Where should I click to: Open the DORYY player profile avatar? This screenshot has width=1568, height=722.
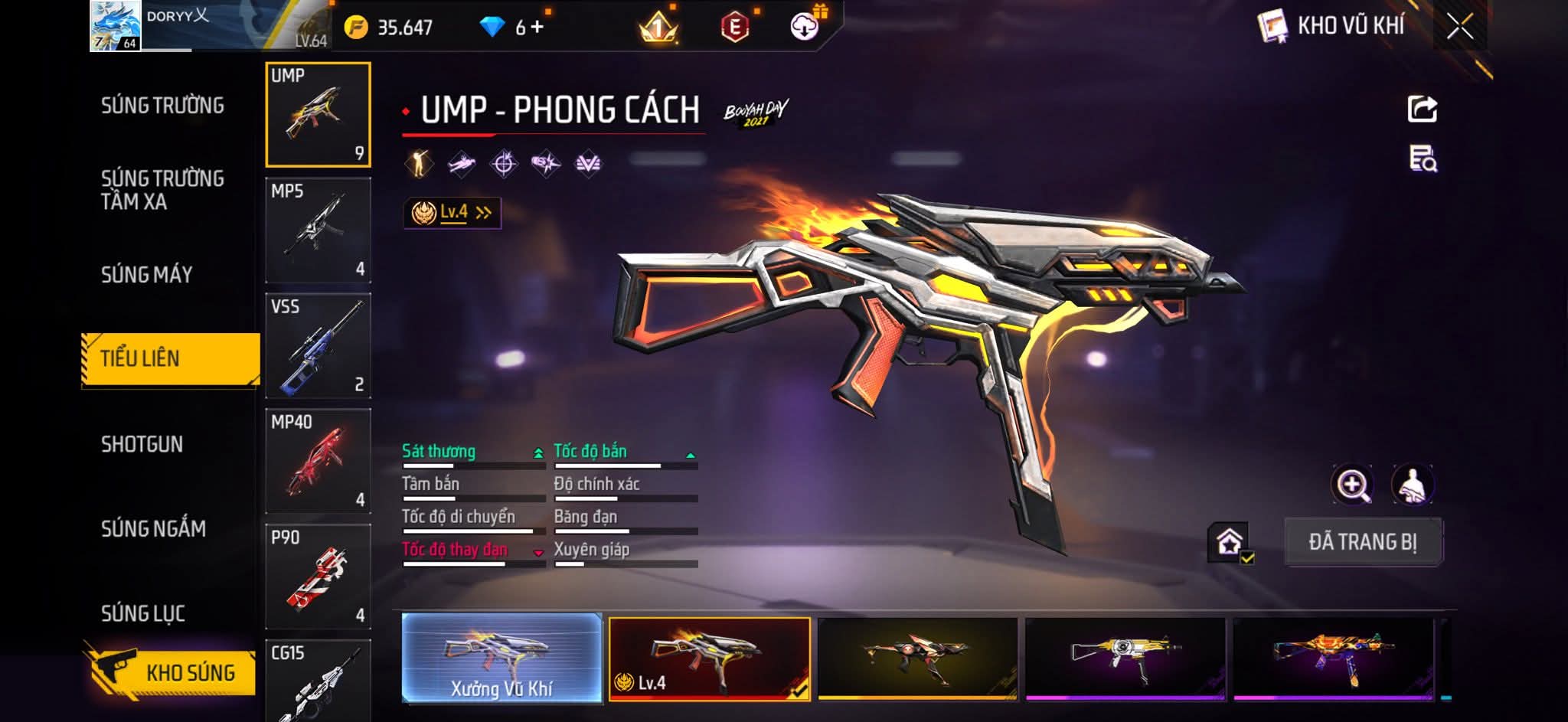pos(115,26)
